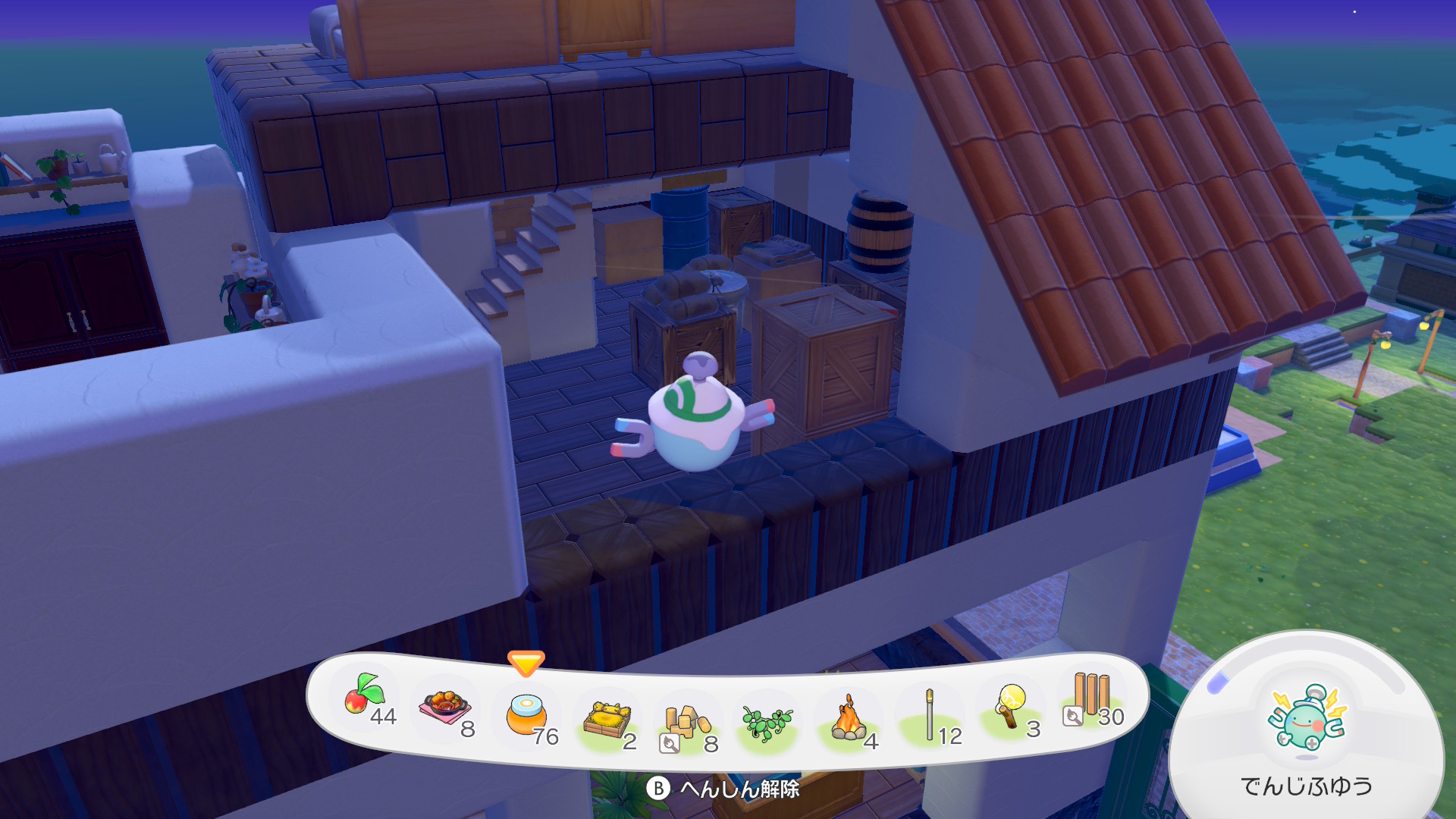Image resolution: width=1456 pixels, height=819 pixels.
Task: Choose the cooked dish on pink mat
Action: 446,708
